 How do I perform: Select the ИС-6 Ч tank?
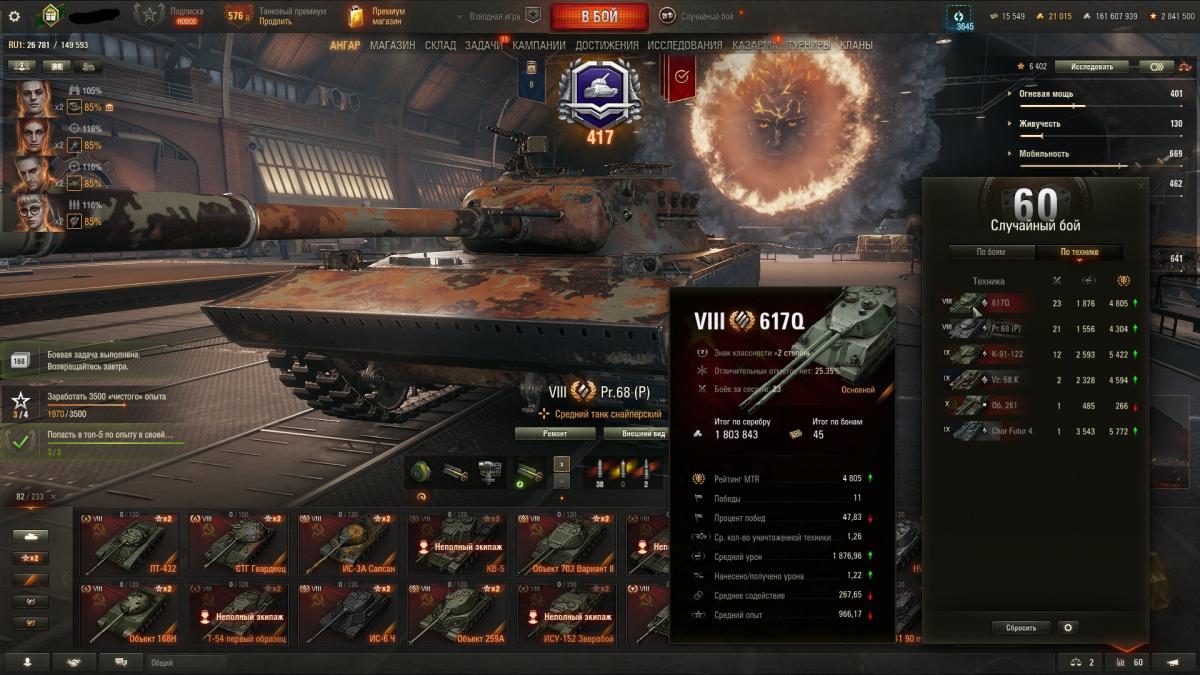(346, 614)
